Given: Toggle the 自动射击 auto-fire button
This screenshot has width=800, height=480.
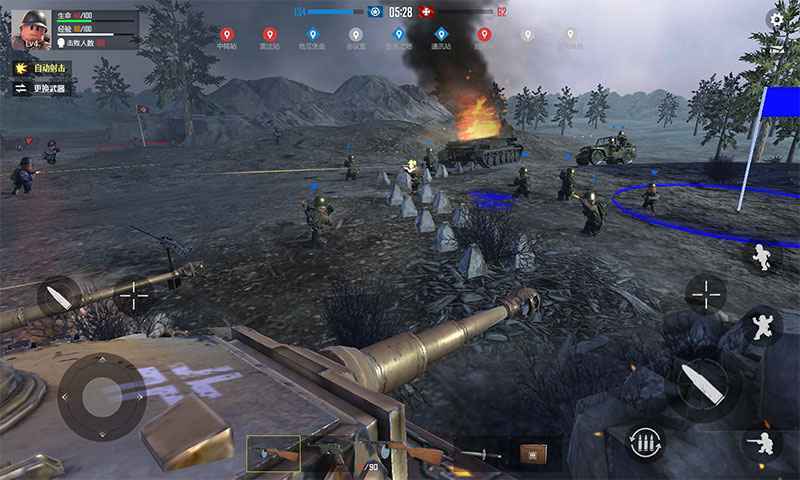Looking at the screenshot, I should click(x=42, y=68).
